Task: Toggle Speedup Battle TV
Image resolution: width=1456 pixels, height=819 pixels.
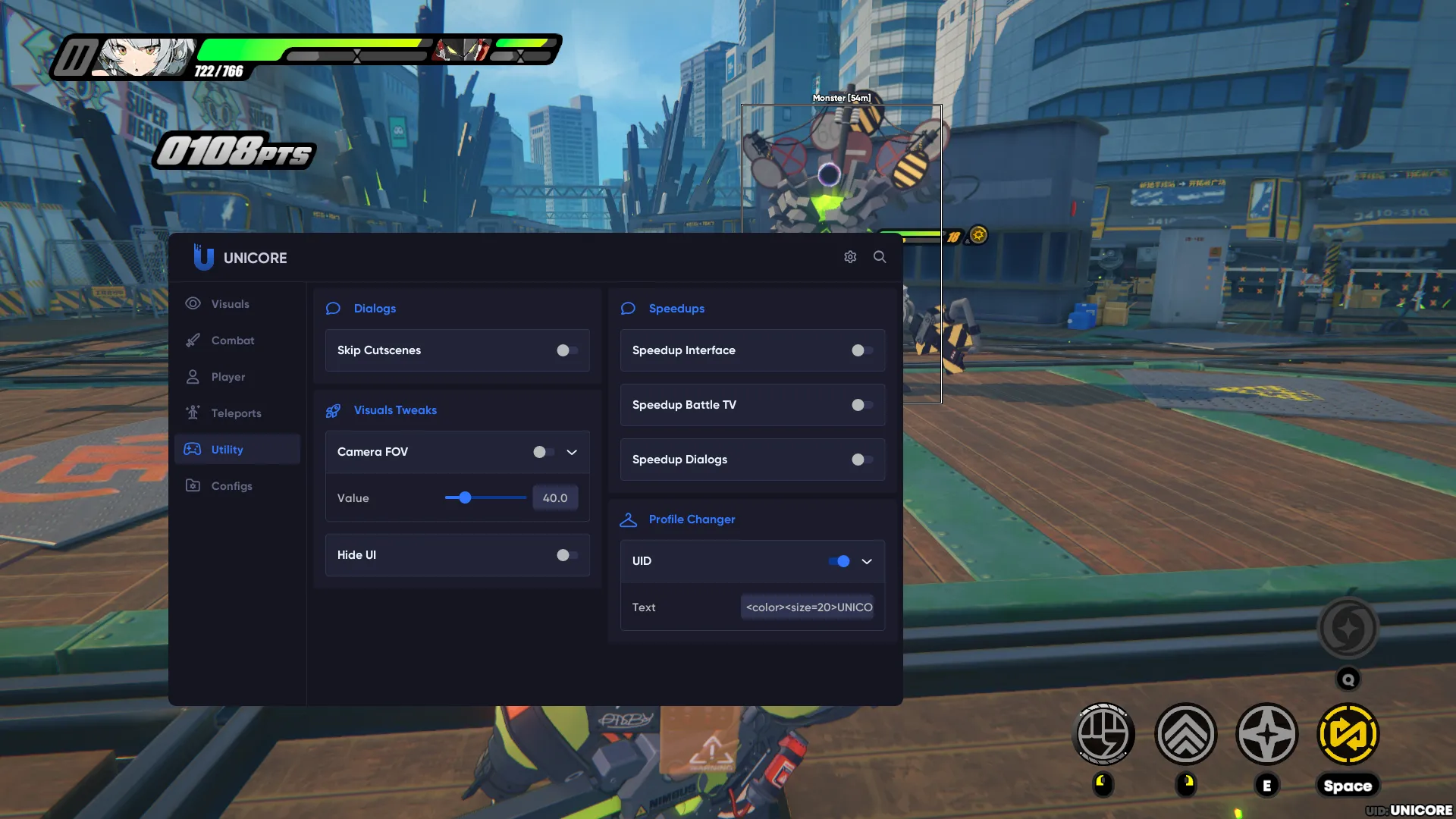Action: tap(861, 405)
